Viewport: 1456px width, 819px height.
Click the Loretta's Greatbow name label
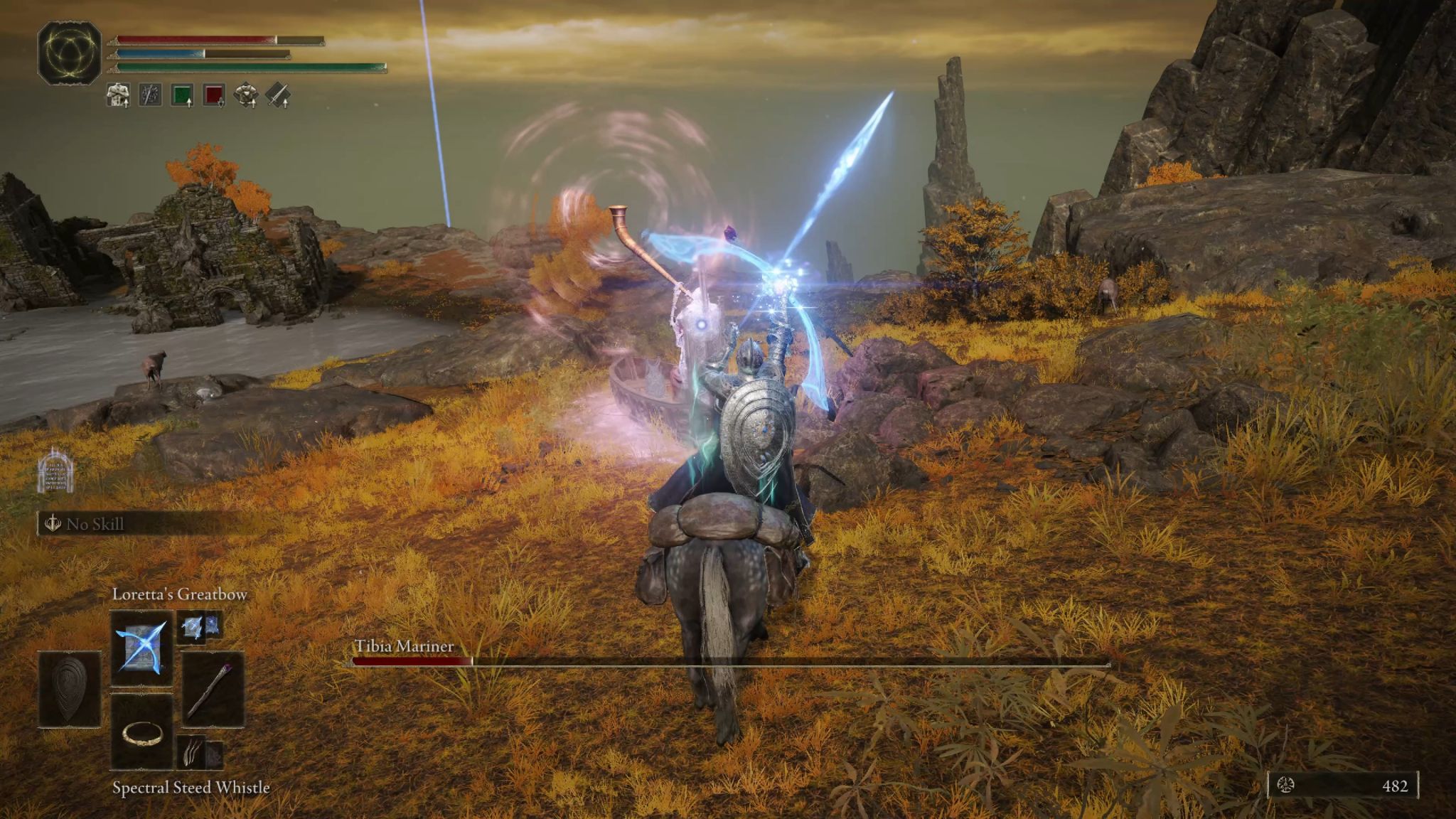pos(180,594)
